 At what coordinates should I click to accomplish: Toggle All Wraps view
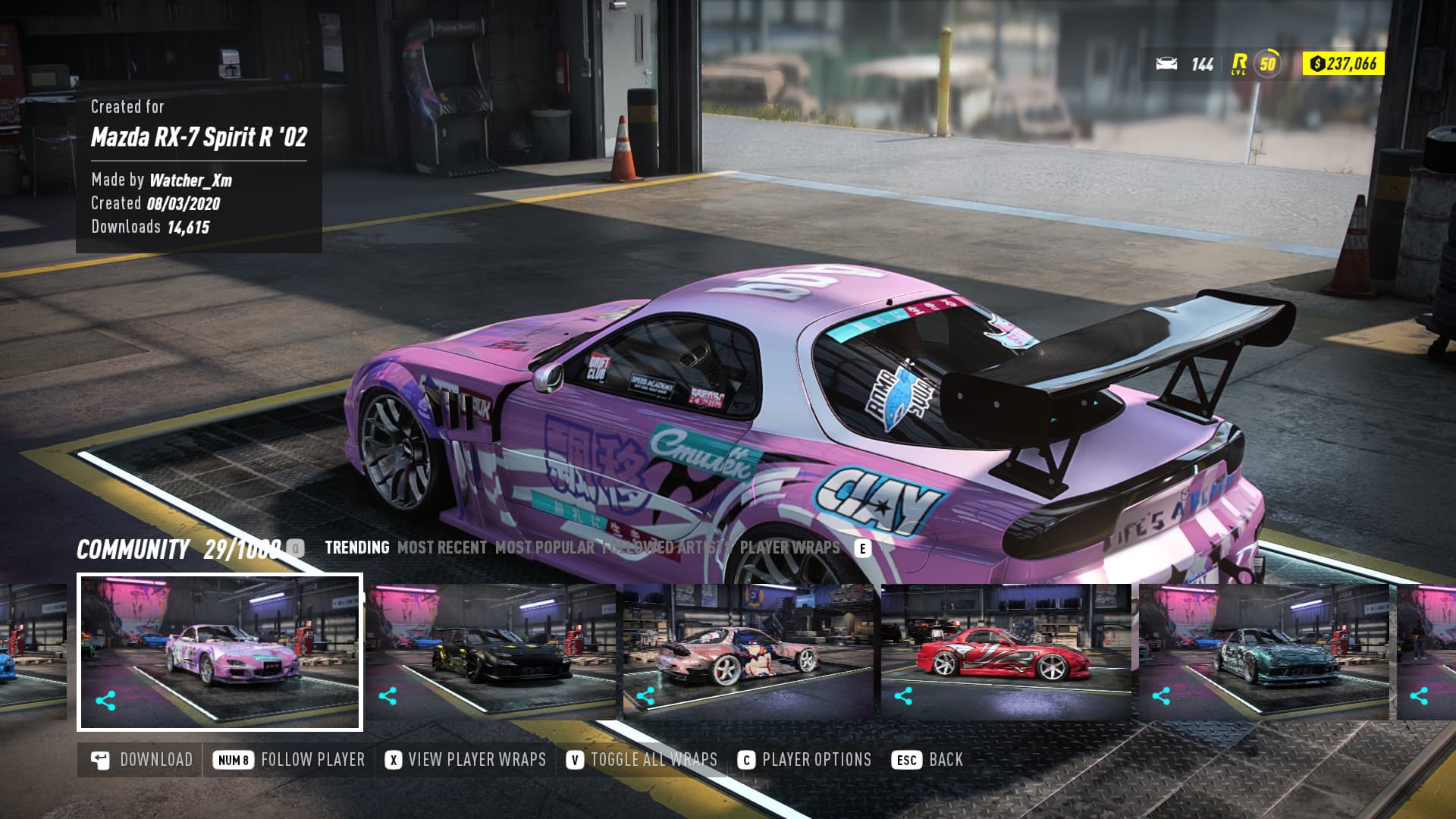(642, 760)
